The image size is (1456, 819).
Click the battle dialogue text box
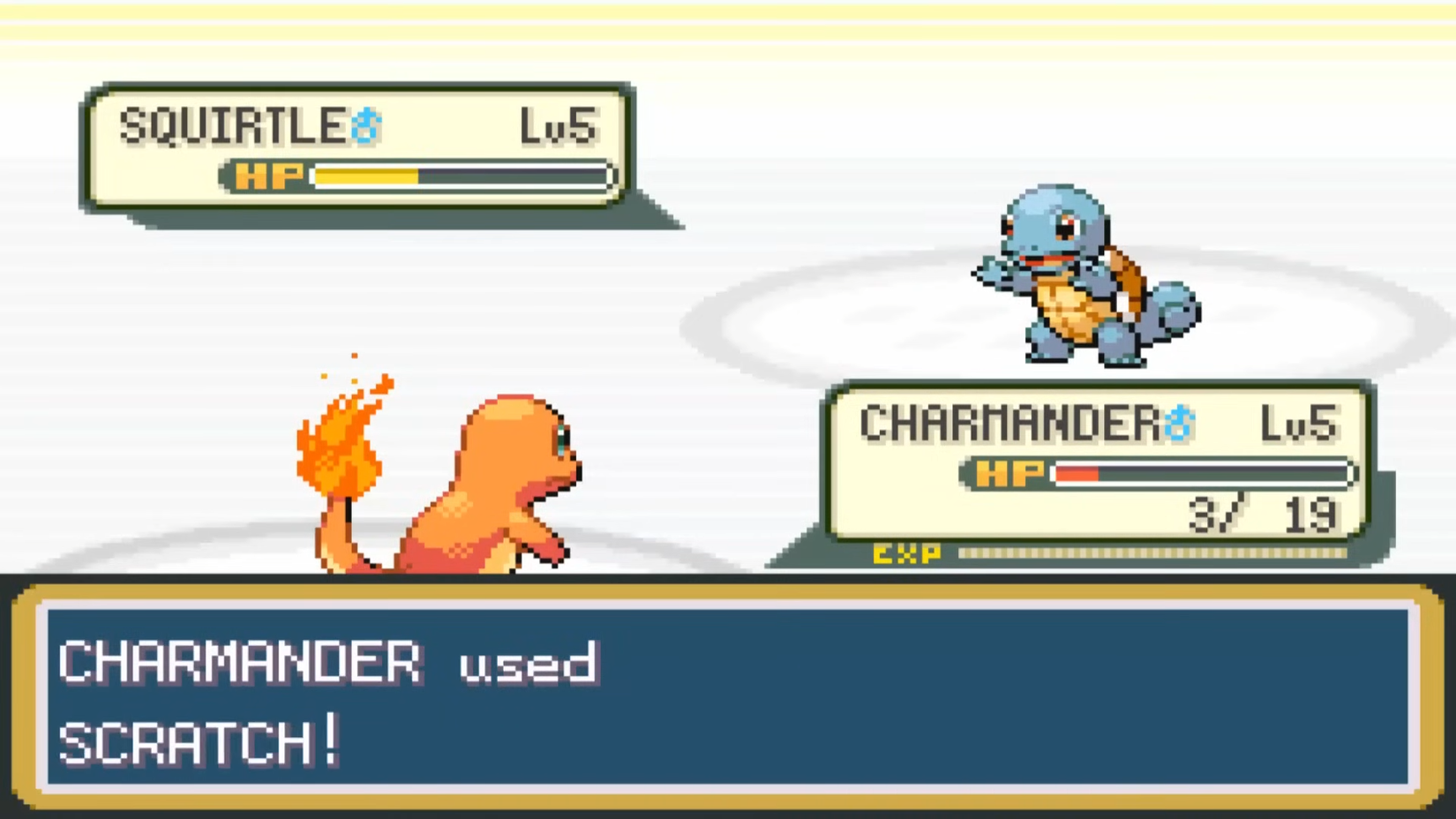point(728,697)
